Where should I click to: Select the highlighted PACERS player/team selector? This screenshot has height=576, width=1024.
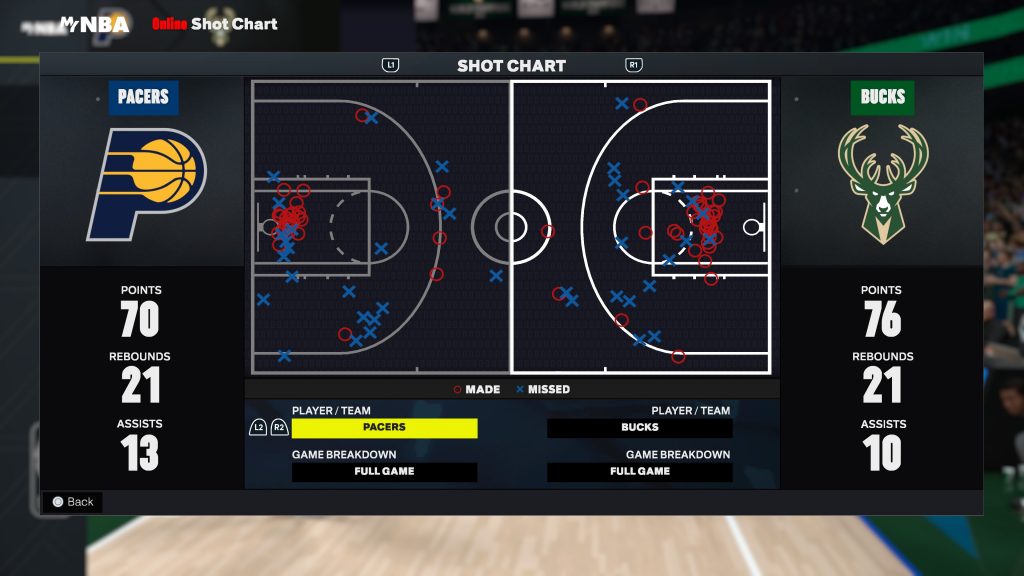coord(384,428)
